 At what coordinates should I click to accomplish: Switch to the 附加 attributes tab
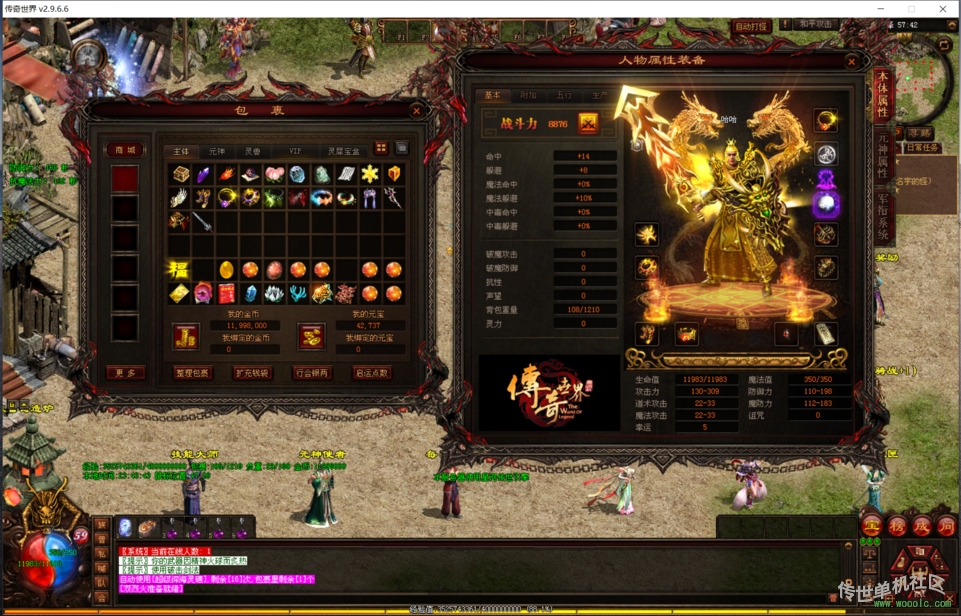point(528,96)
